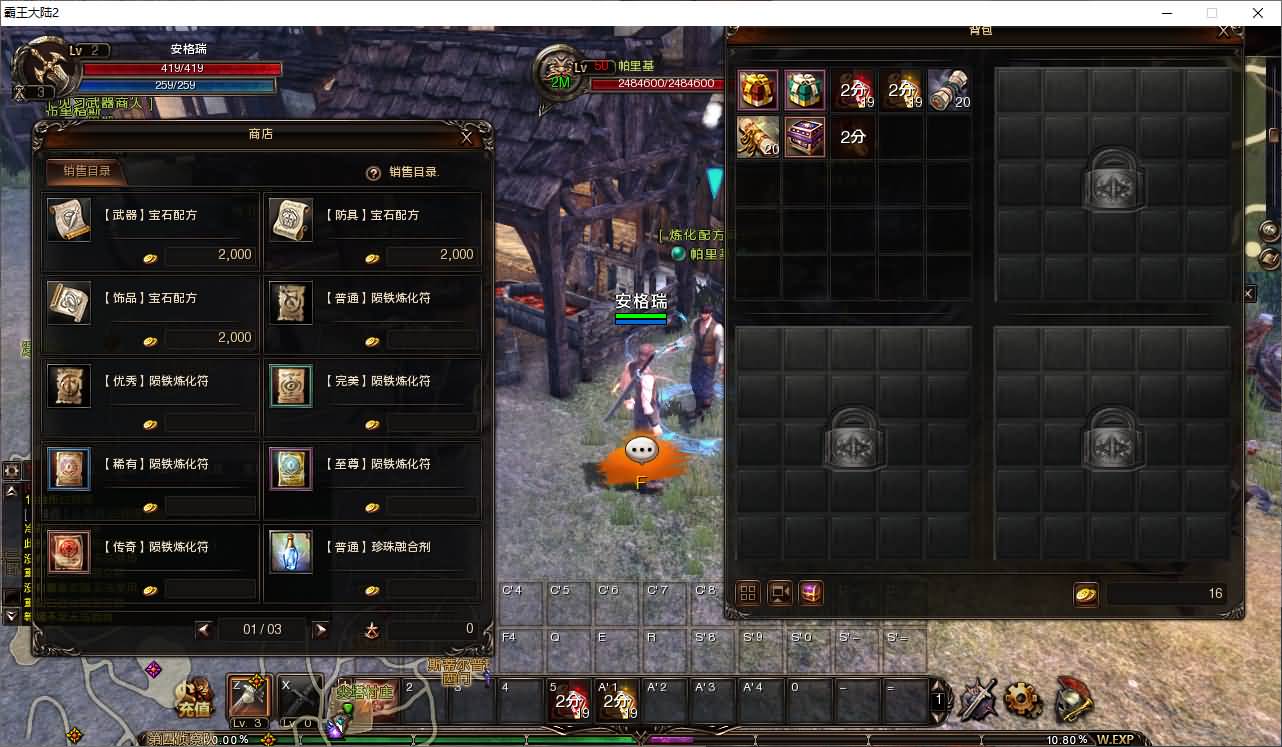
Task: Select the【武器】宝石配方 item in shop
Action: pos(68,221)
